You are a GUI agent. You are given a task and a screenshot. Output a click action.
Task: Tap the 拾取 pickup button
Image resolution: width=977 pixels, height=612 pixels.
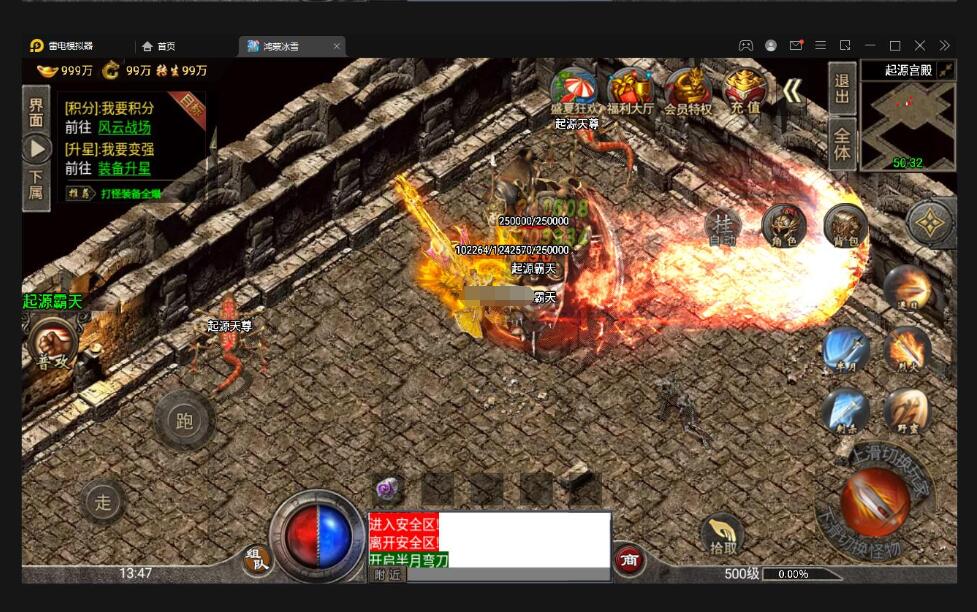(722, 535)
